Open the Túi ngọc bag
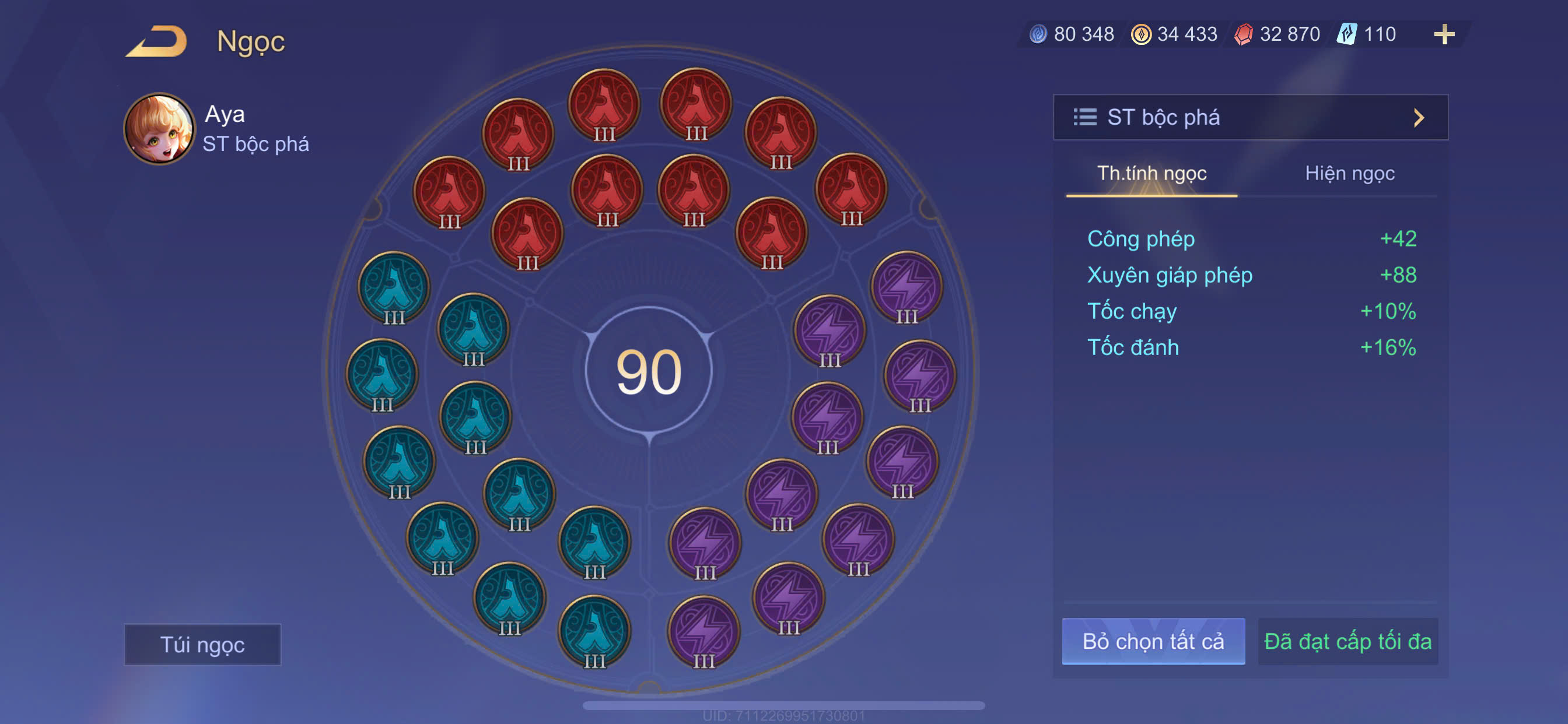Viewport: 1568px width, 724px height. [x=202, y=644]
